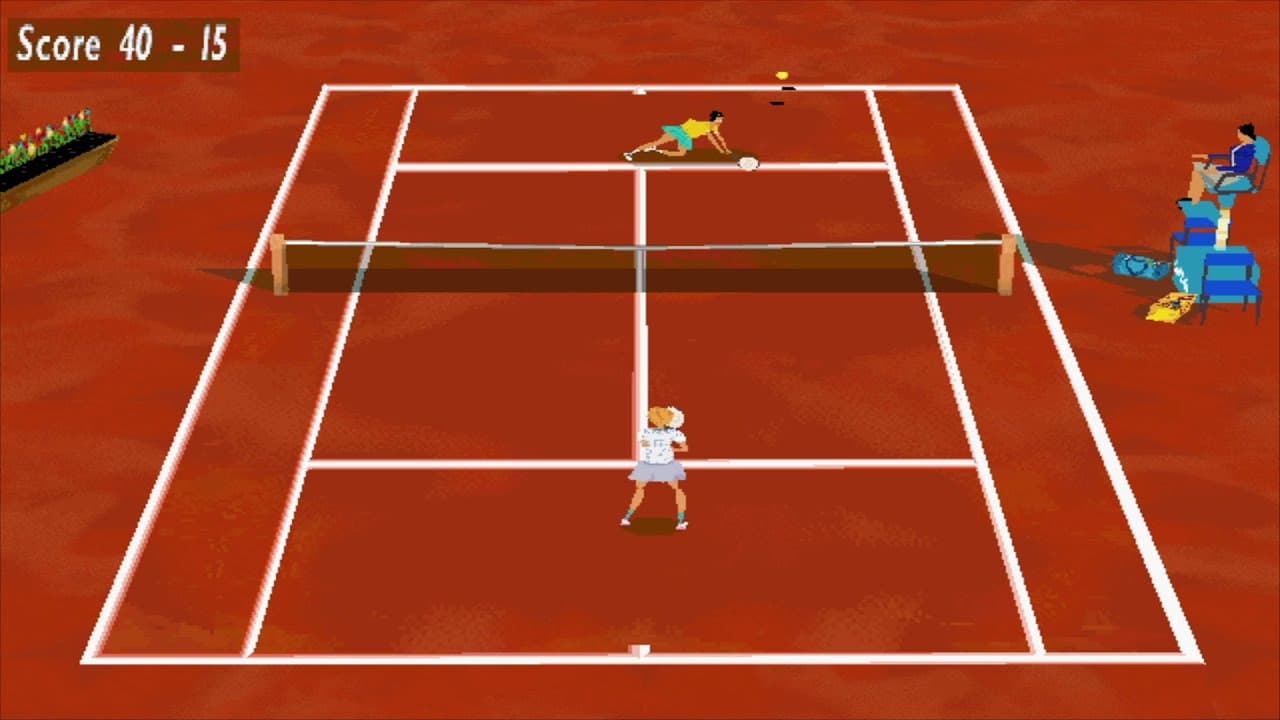Click the player in the white skirt
The height and width of the screenshot is (720, 1280).
coord(660,460)
